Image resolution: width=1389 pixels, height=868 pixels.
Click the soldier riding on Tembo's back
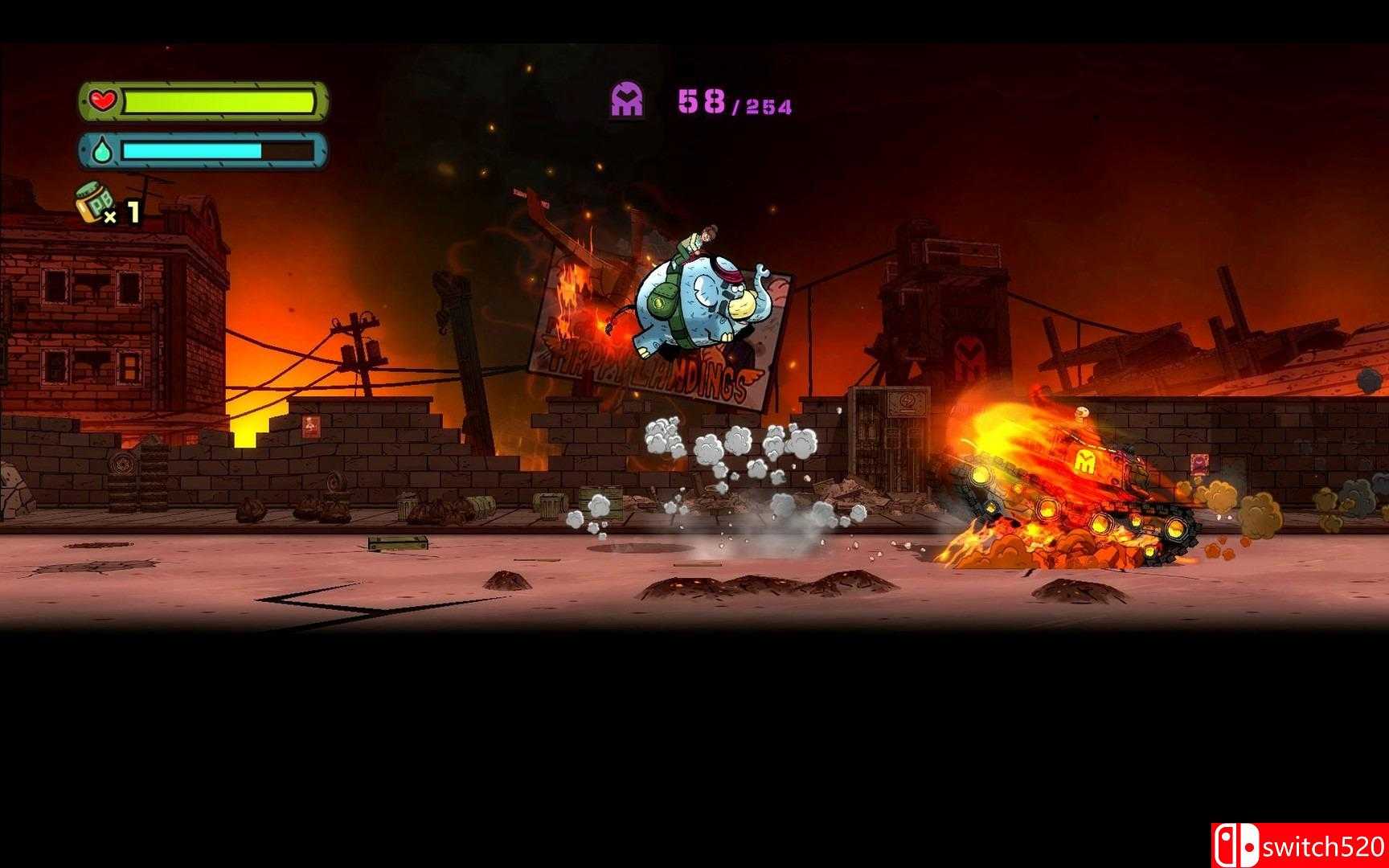[699, 241]
